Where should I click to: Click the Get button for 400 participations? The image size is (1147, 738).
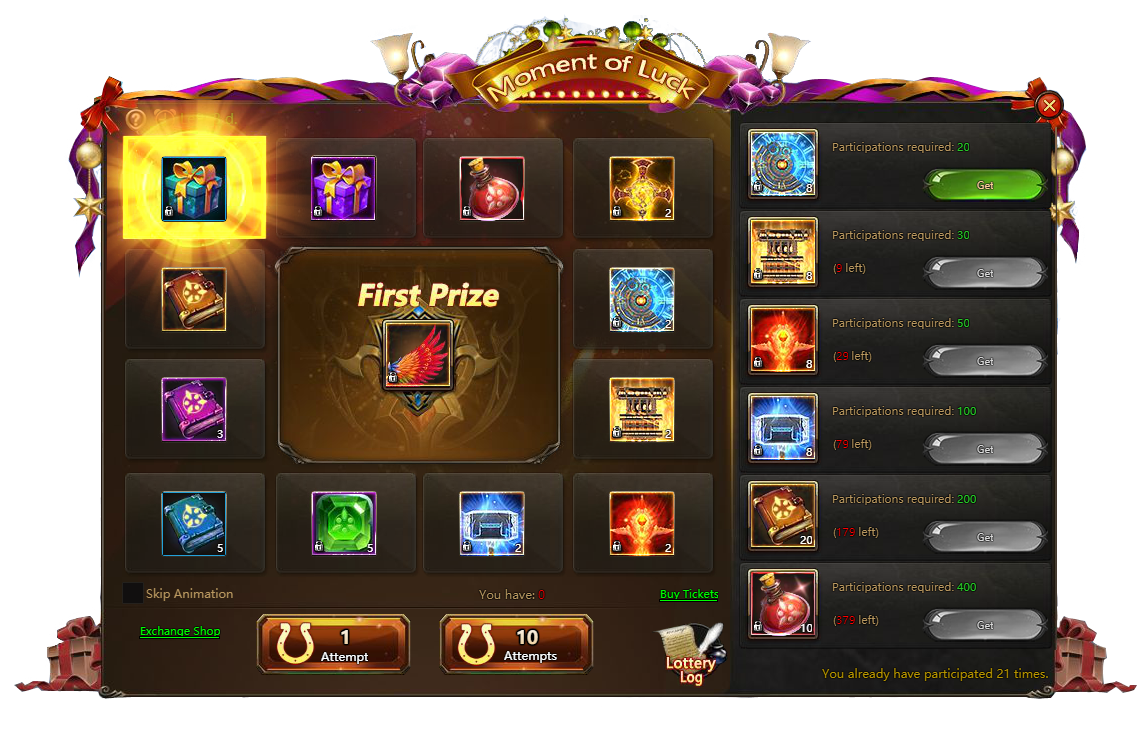(985, 625)
